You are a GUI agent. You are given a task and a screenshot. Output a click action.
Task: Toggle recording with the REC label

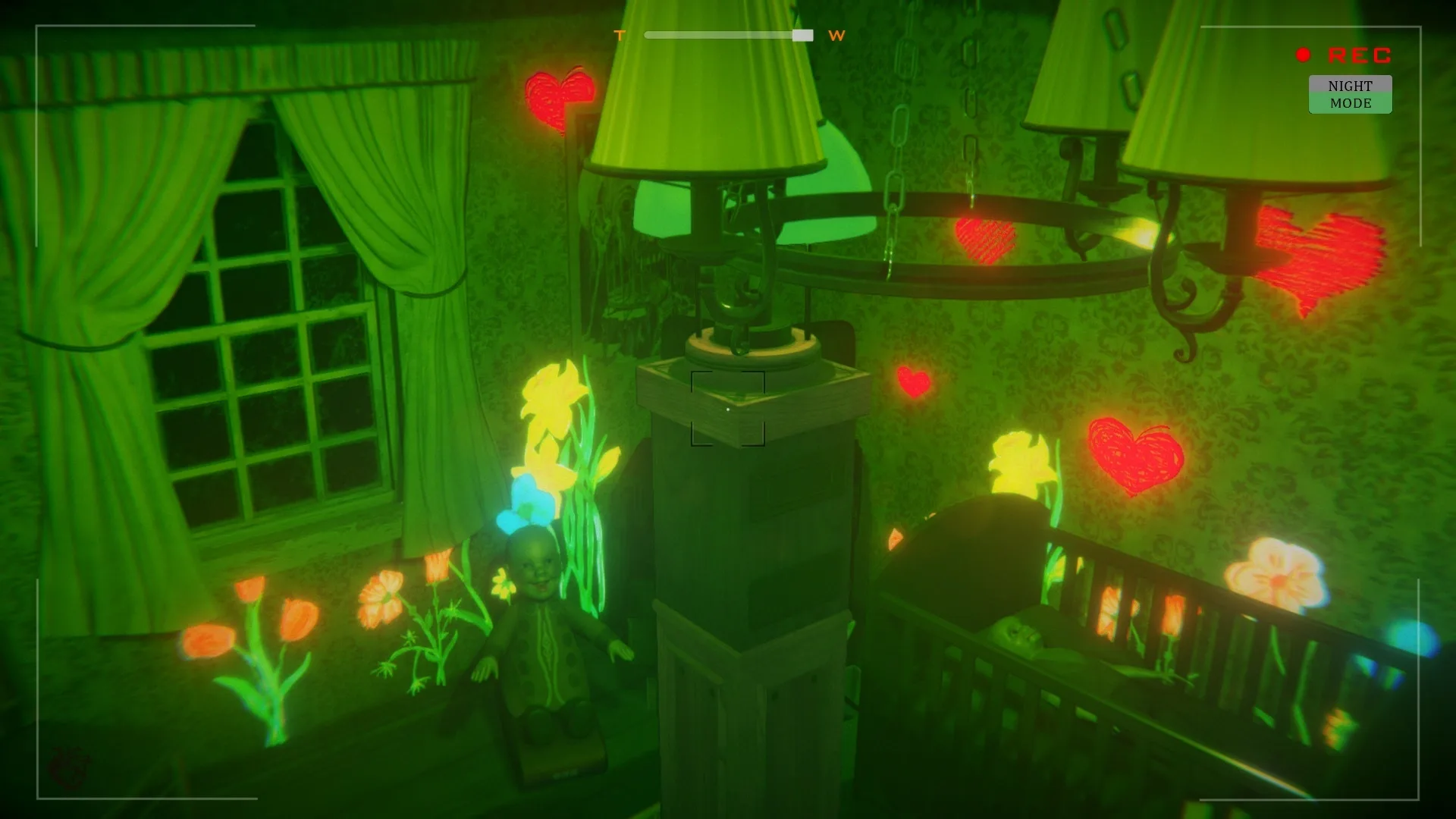click(1357, 54)
